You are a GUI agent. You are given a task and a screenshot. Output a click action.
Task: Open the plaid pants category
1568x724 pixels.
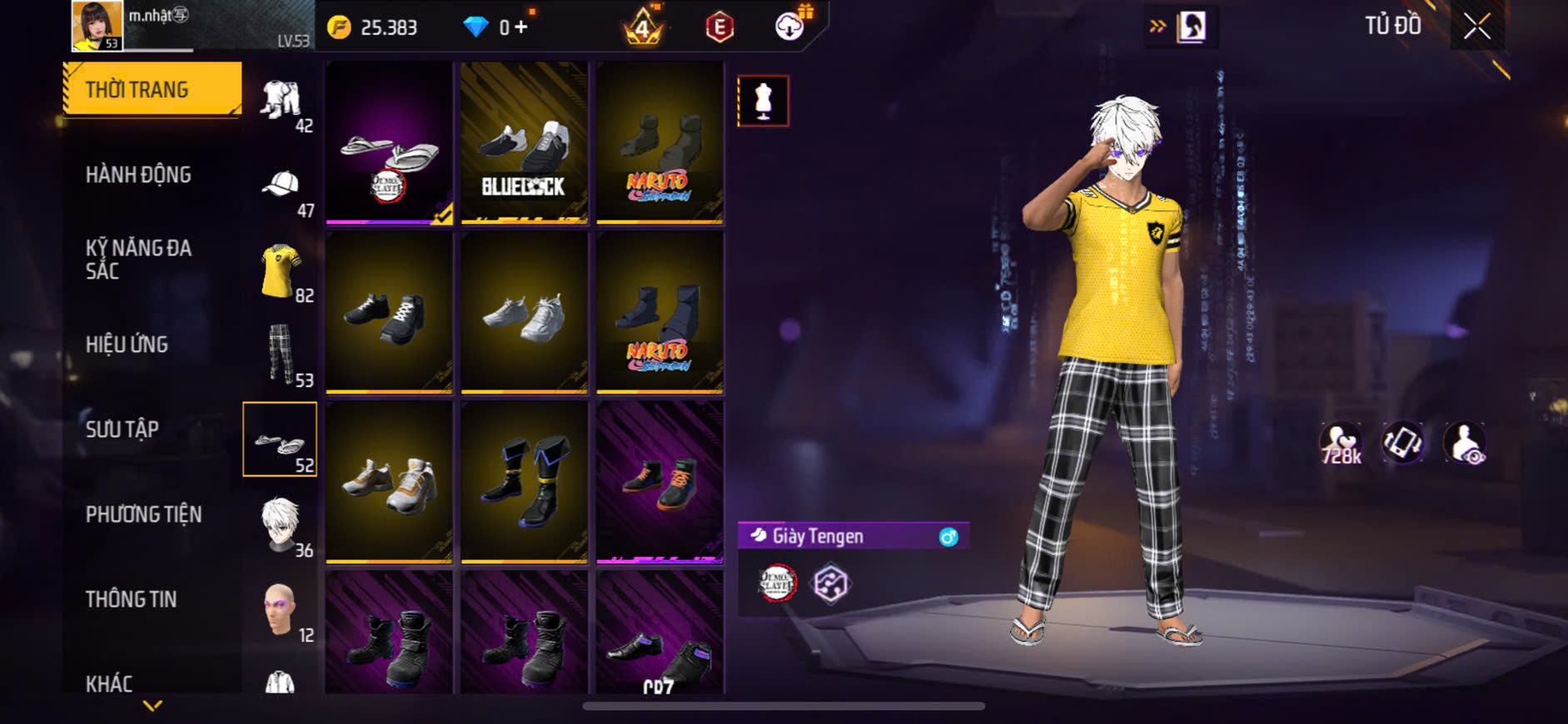(281, 355)
